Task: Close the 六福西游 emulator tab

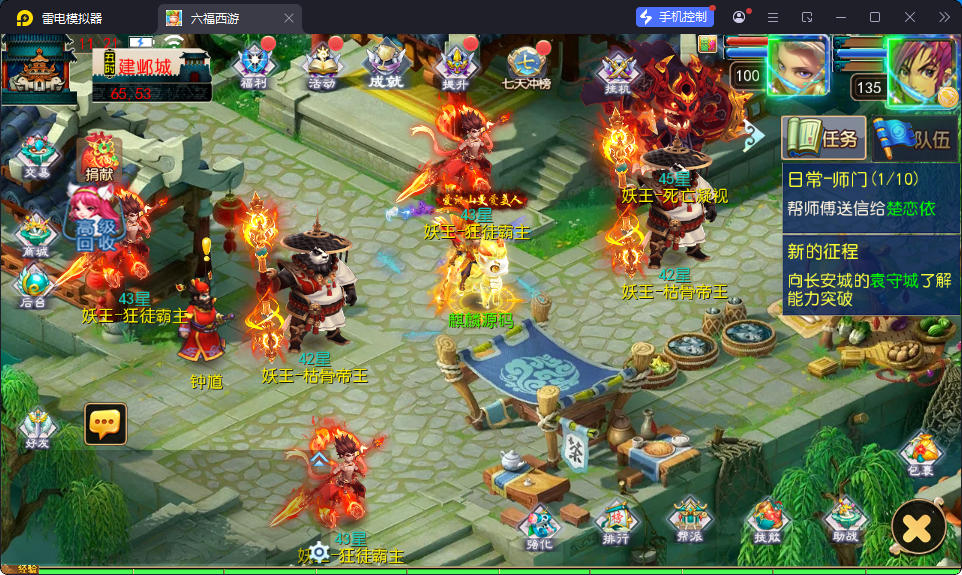Action: click(289, 18)
